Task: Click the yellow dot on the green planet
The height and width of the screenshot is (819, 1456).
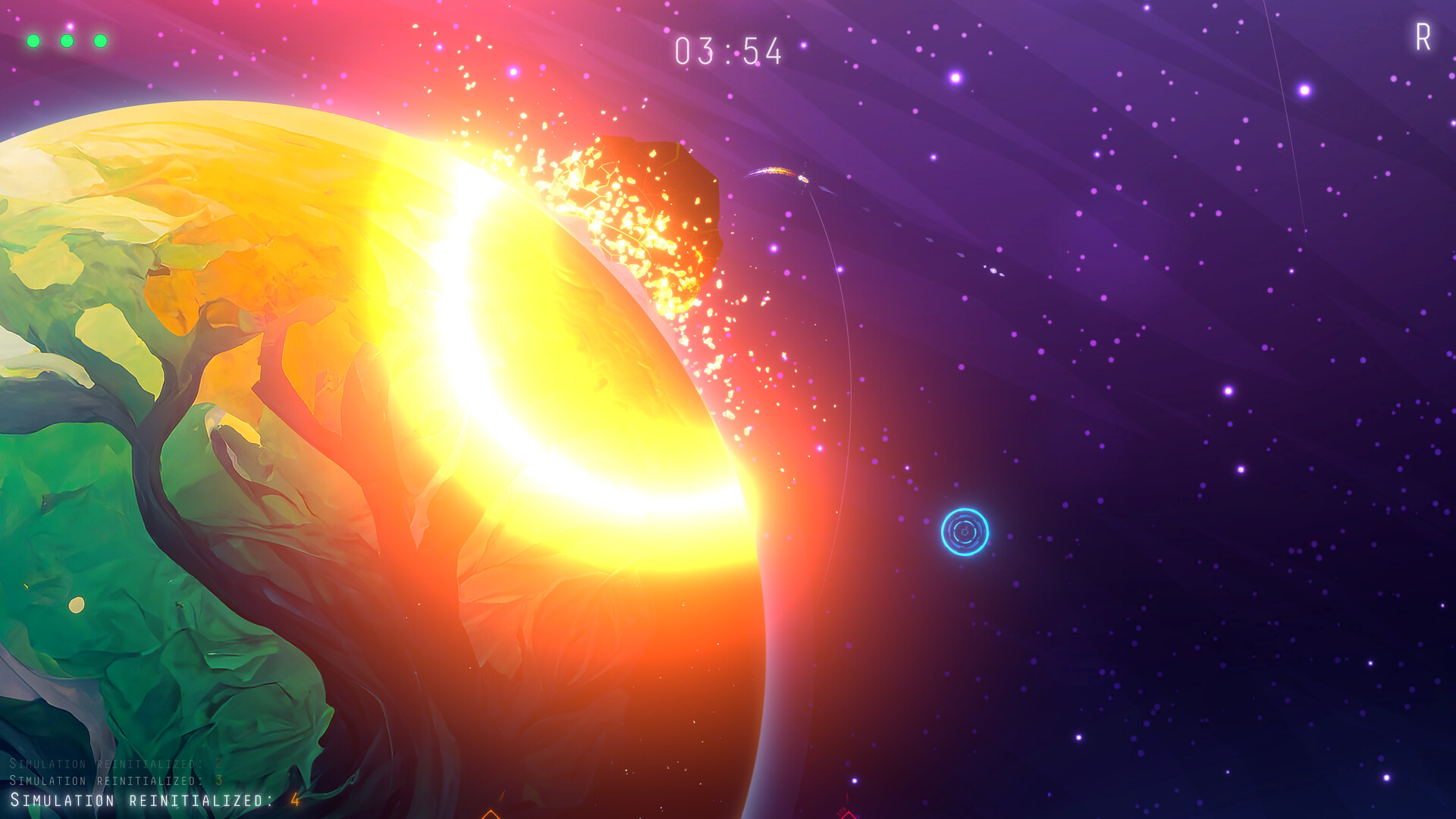Action: coord(76,604)
